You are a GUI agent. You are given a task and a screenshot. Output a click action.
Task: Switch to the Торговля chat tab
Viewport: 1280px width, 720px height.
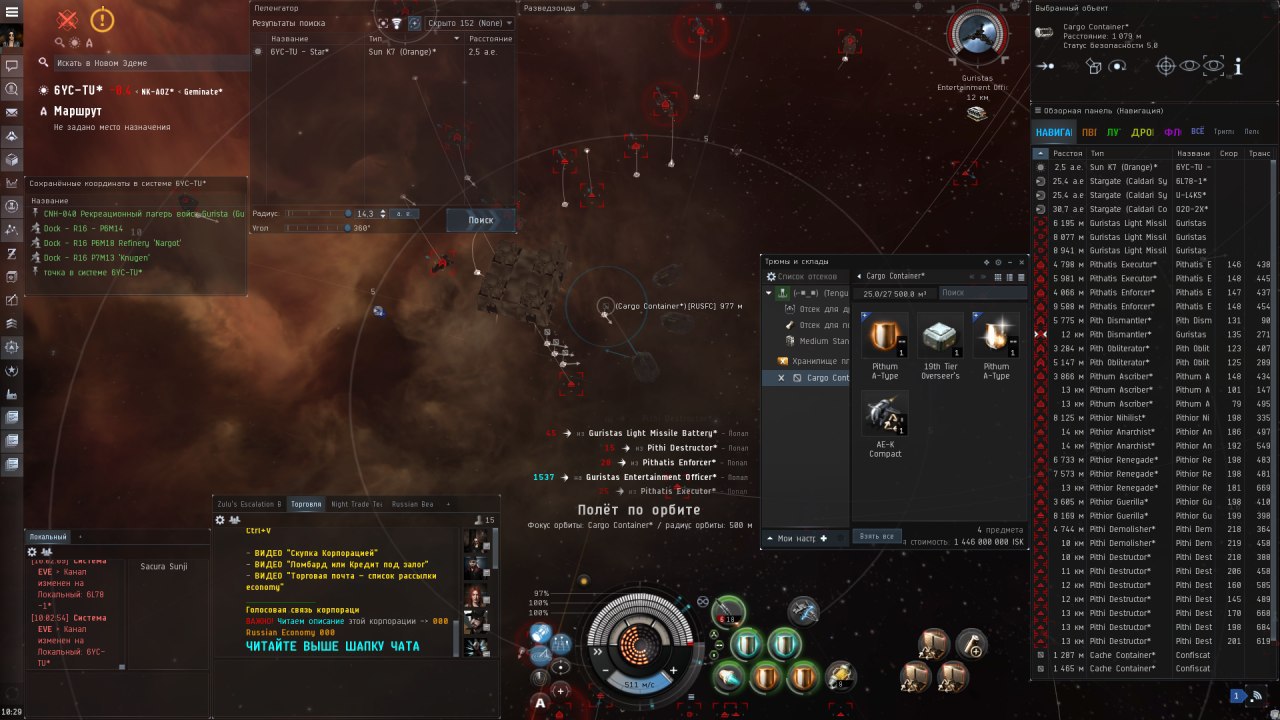pos(305,504)
